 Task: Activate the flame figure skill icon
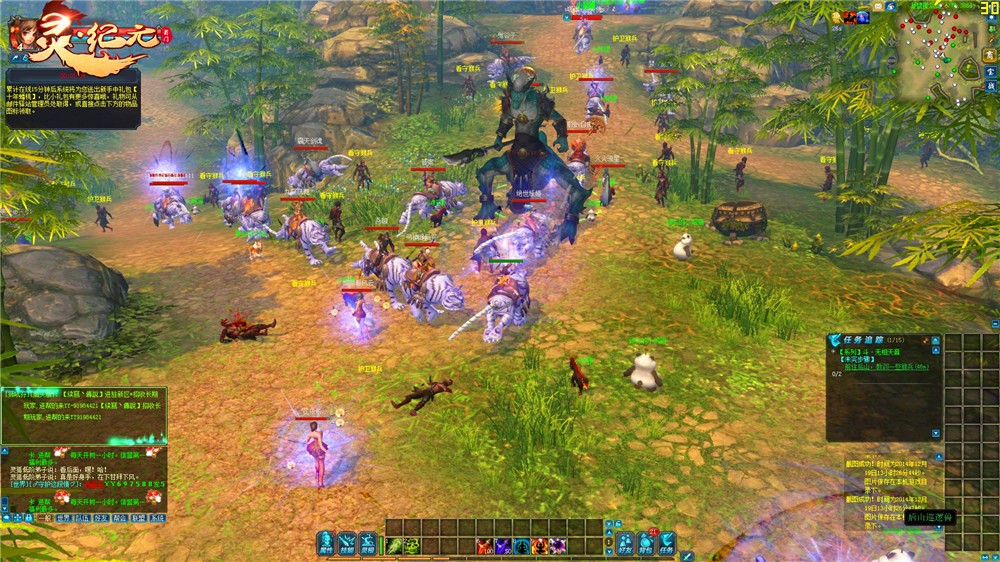(540, 545)
